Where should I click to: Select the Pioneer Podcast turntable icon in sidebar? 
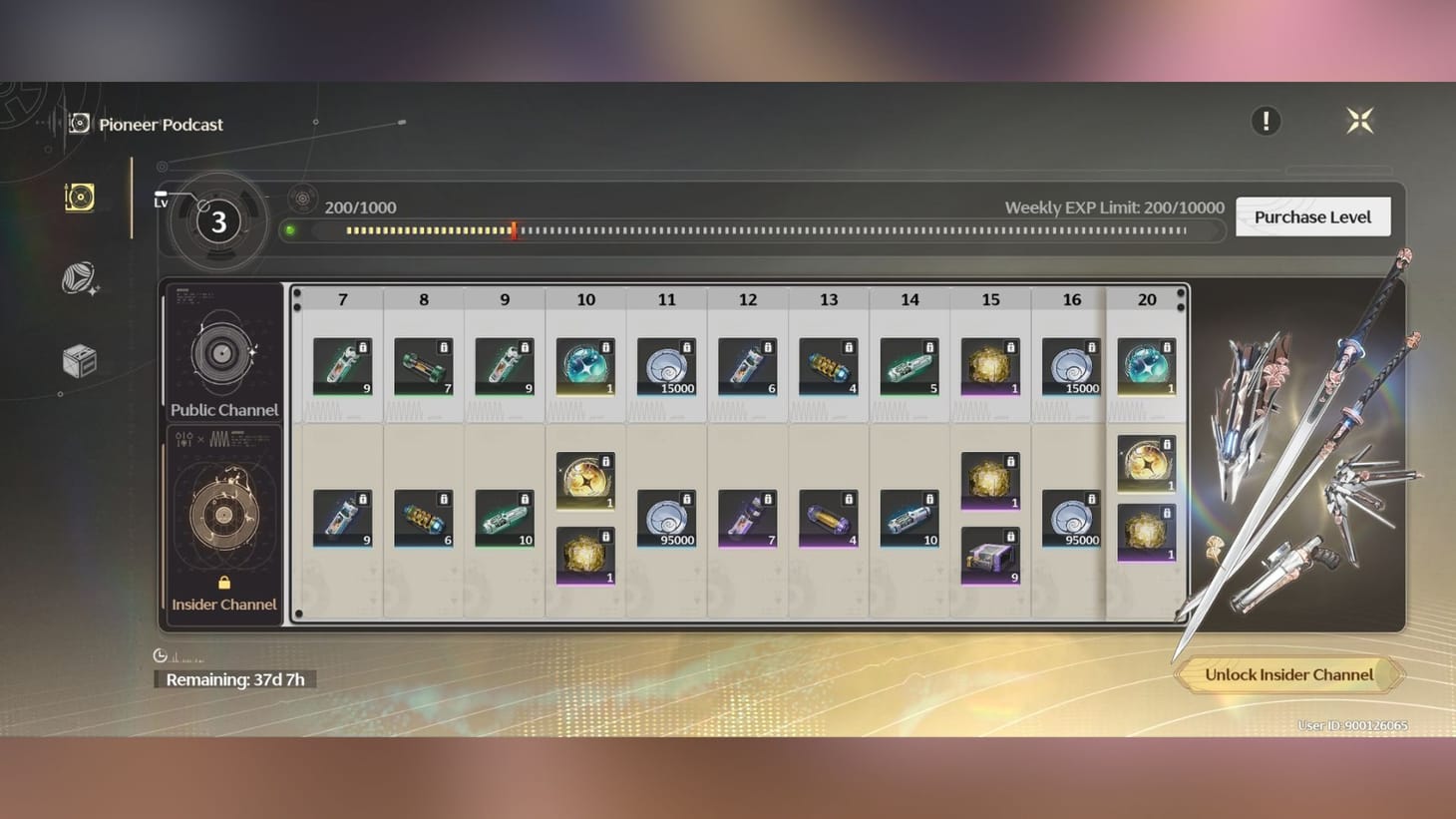pos(79,197)
